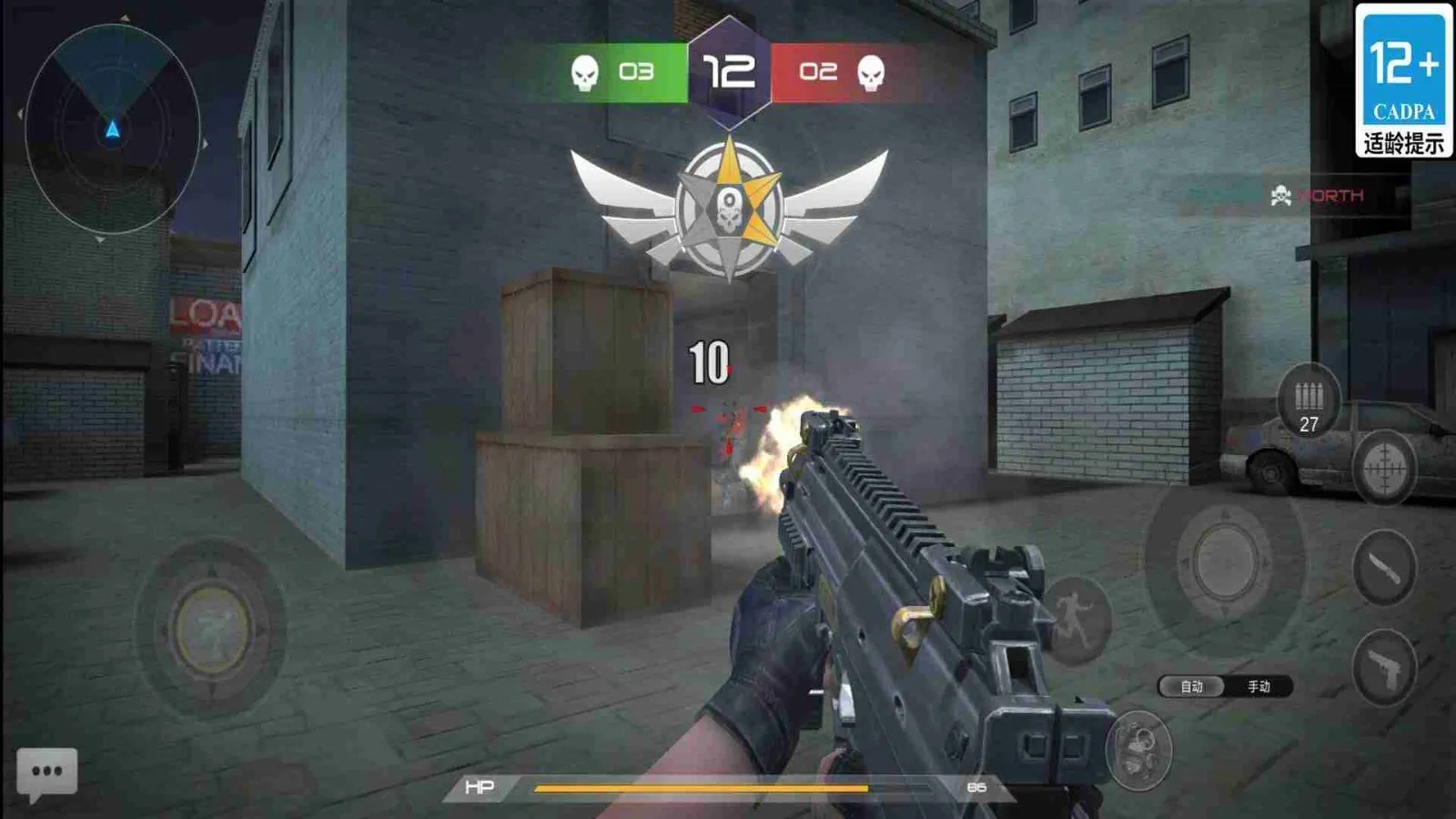Select 手动 manual fire mode
This screenshot has height=819, width=1456.
click(1259, 687)
